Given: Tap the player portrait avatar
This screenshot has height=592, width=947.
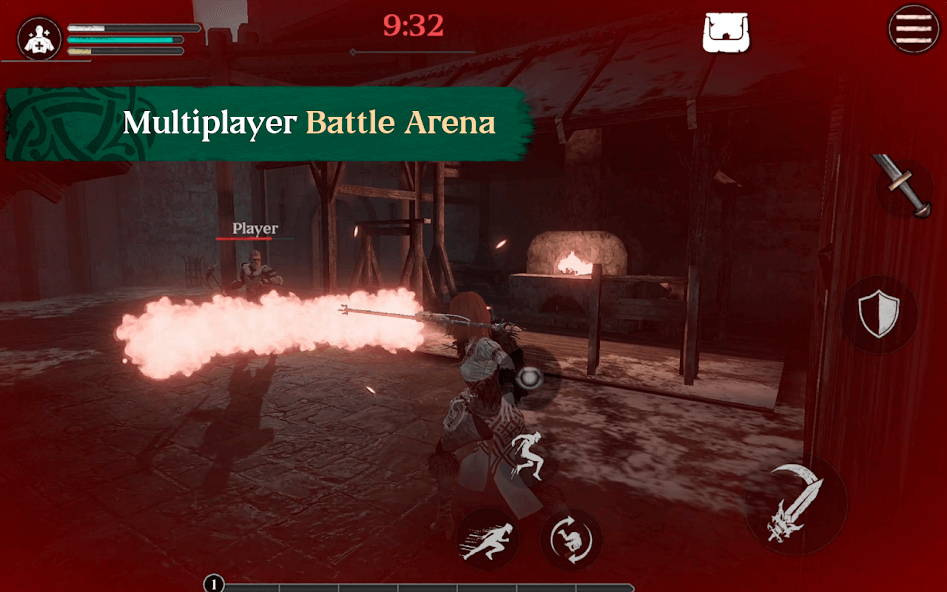Looking at the screenshot, I should click(40, 38).
